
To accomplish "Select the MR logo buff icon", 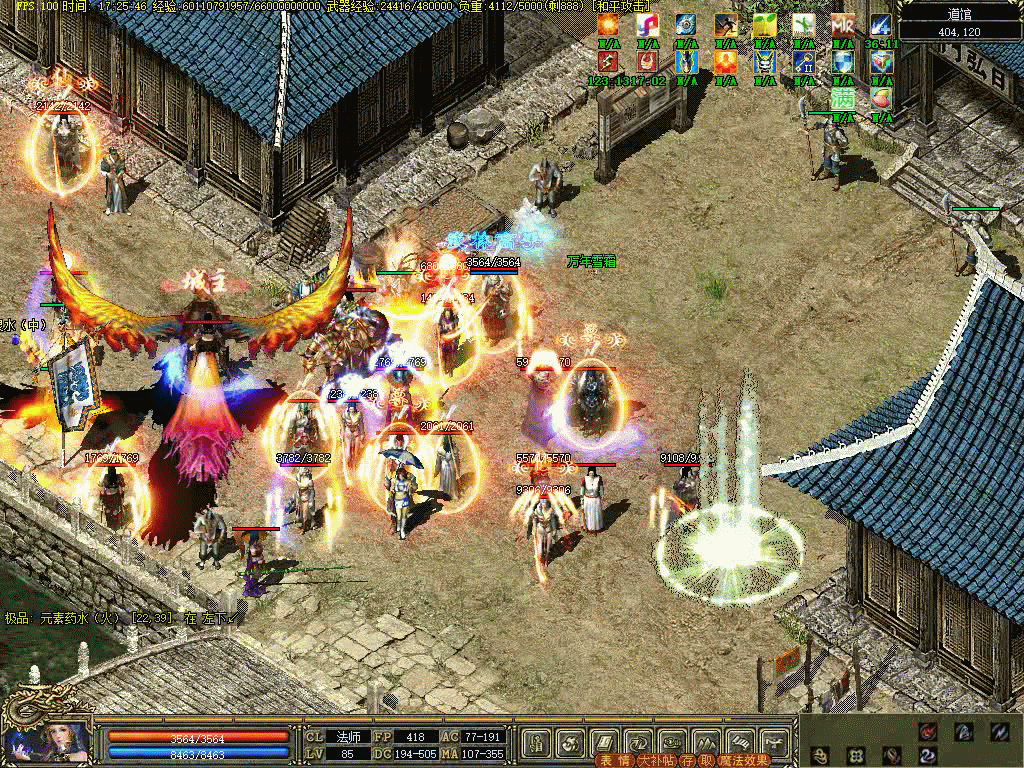I will pos(843,24).
